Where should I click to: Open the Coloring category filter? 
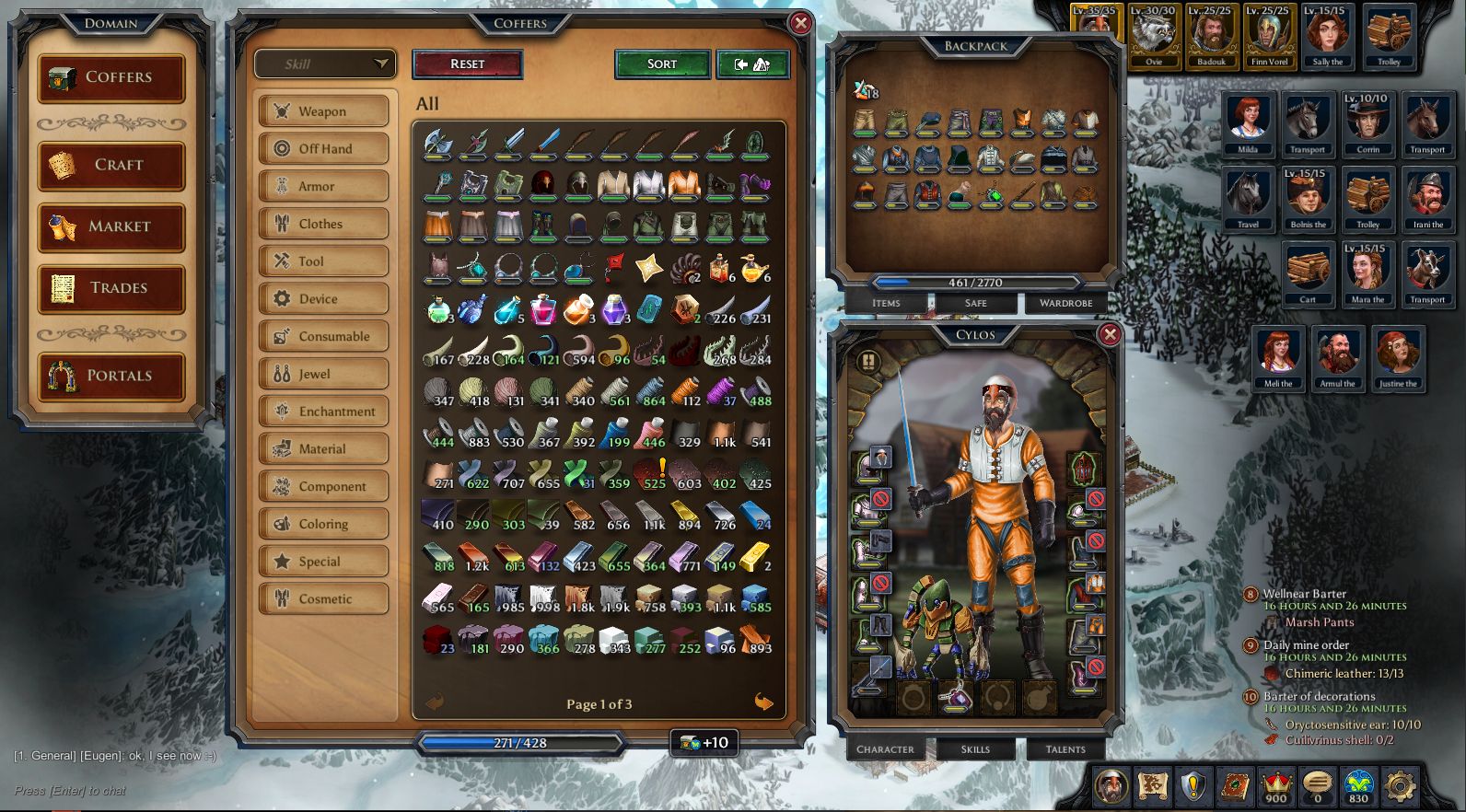pos(323,523)
